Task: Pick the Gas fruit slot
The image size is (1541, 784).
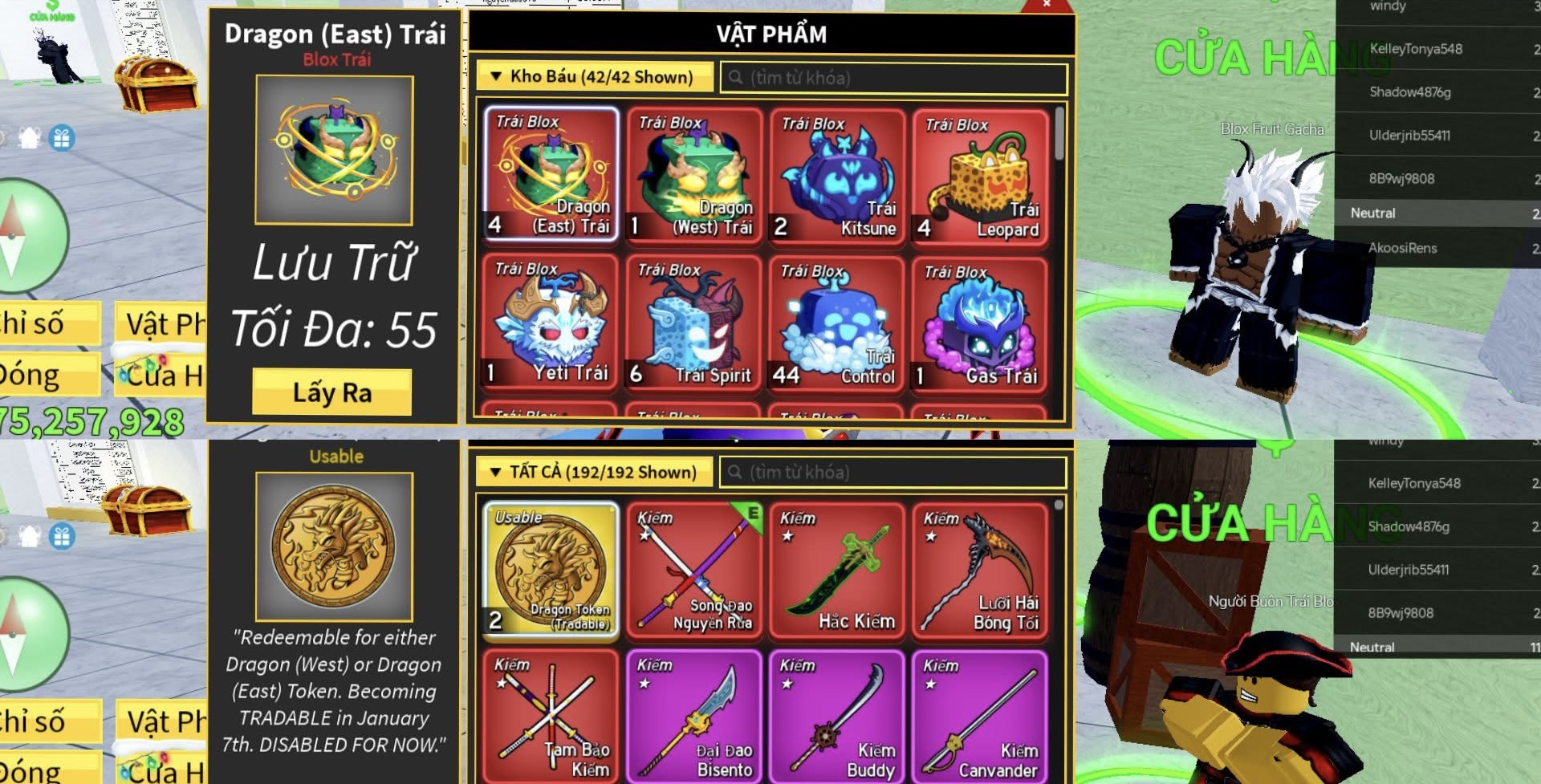Action: 980,324
